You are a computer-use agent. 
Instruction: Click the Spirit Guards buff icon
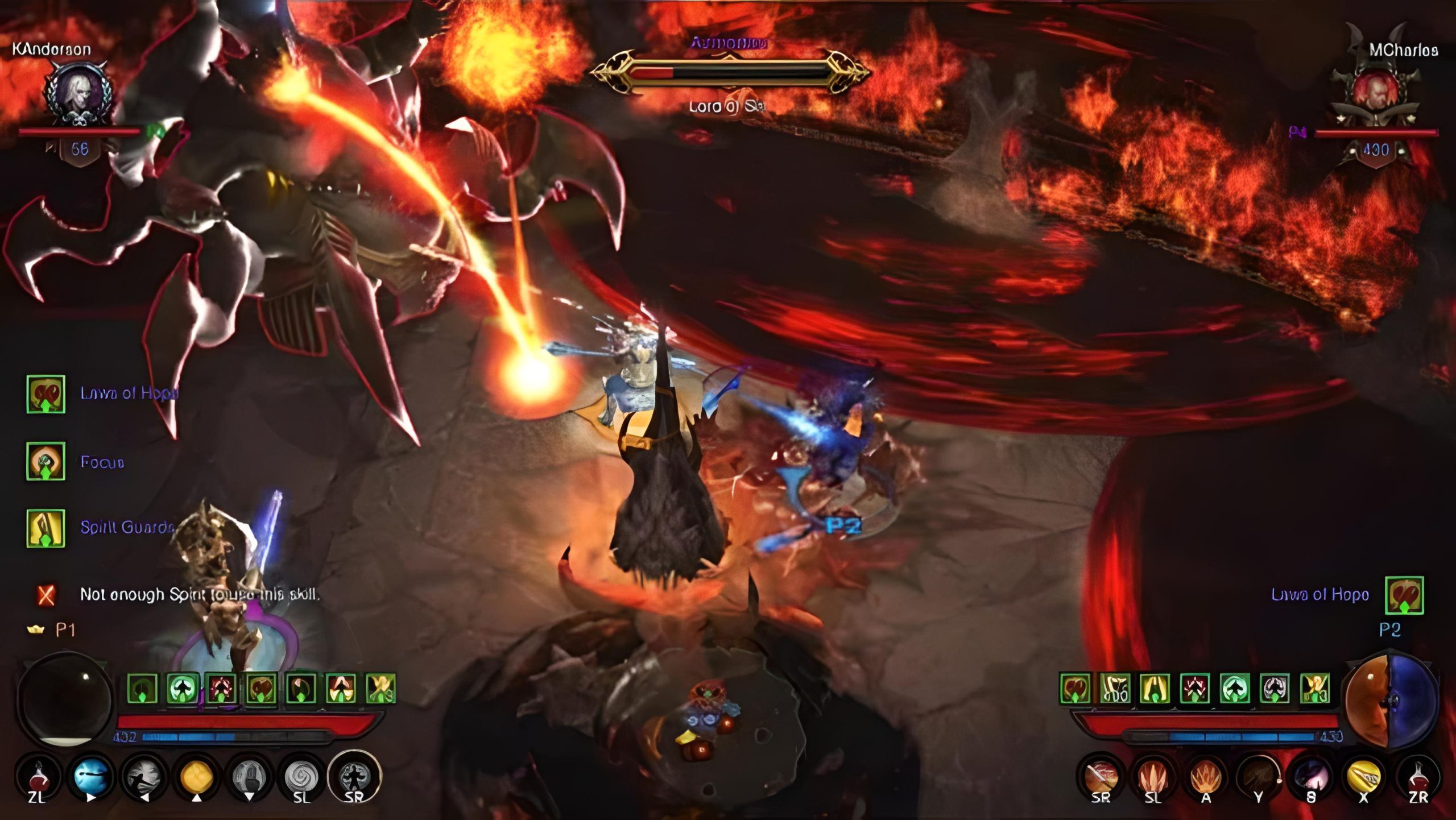45,528
